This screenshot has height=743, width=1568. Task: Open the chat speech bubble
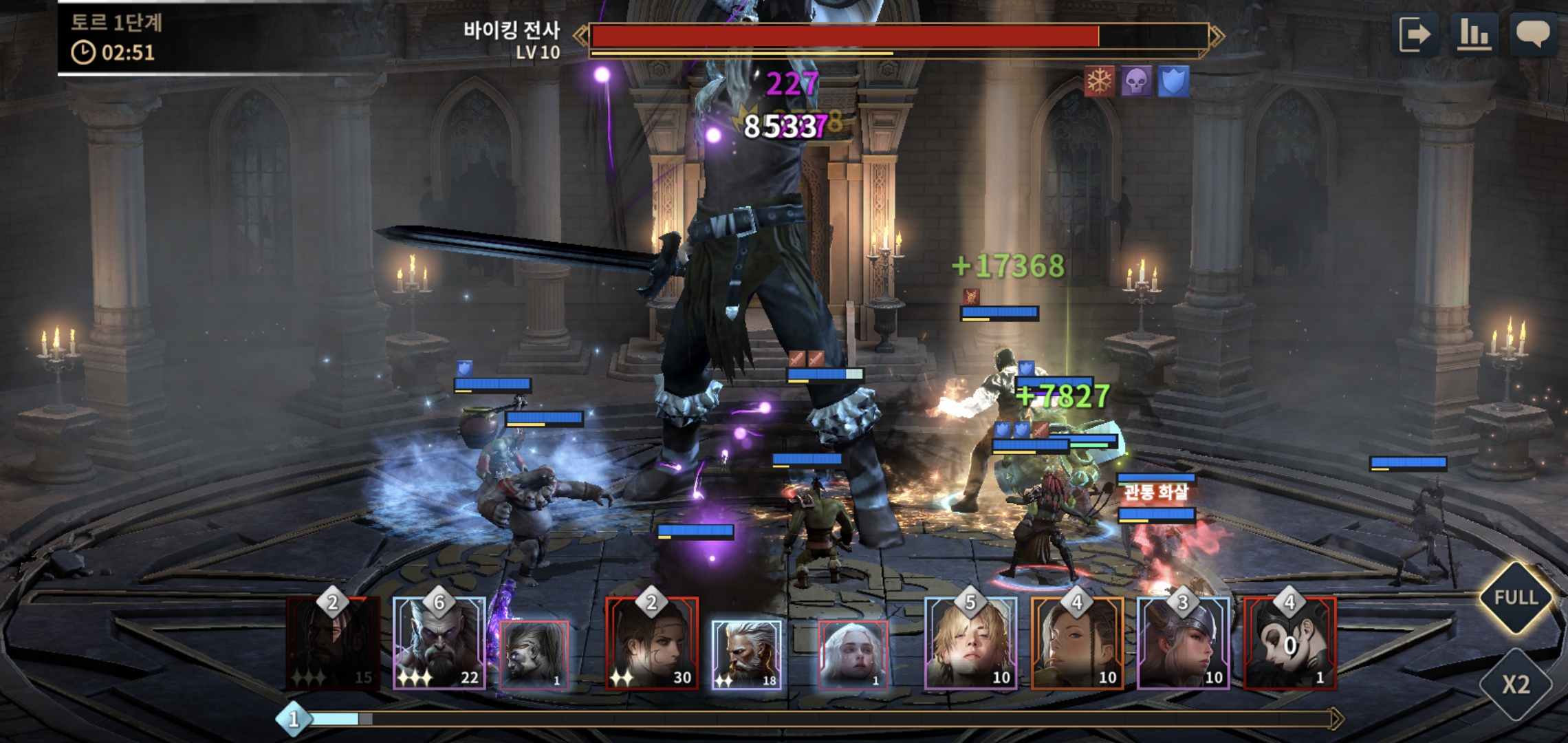[x=1533, y=34]
